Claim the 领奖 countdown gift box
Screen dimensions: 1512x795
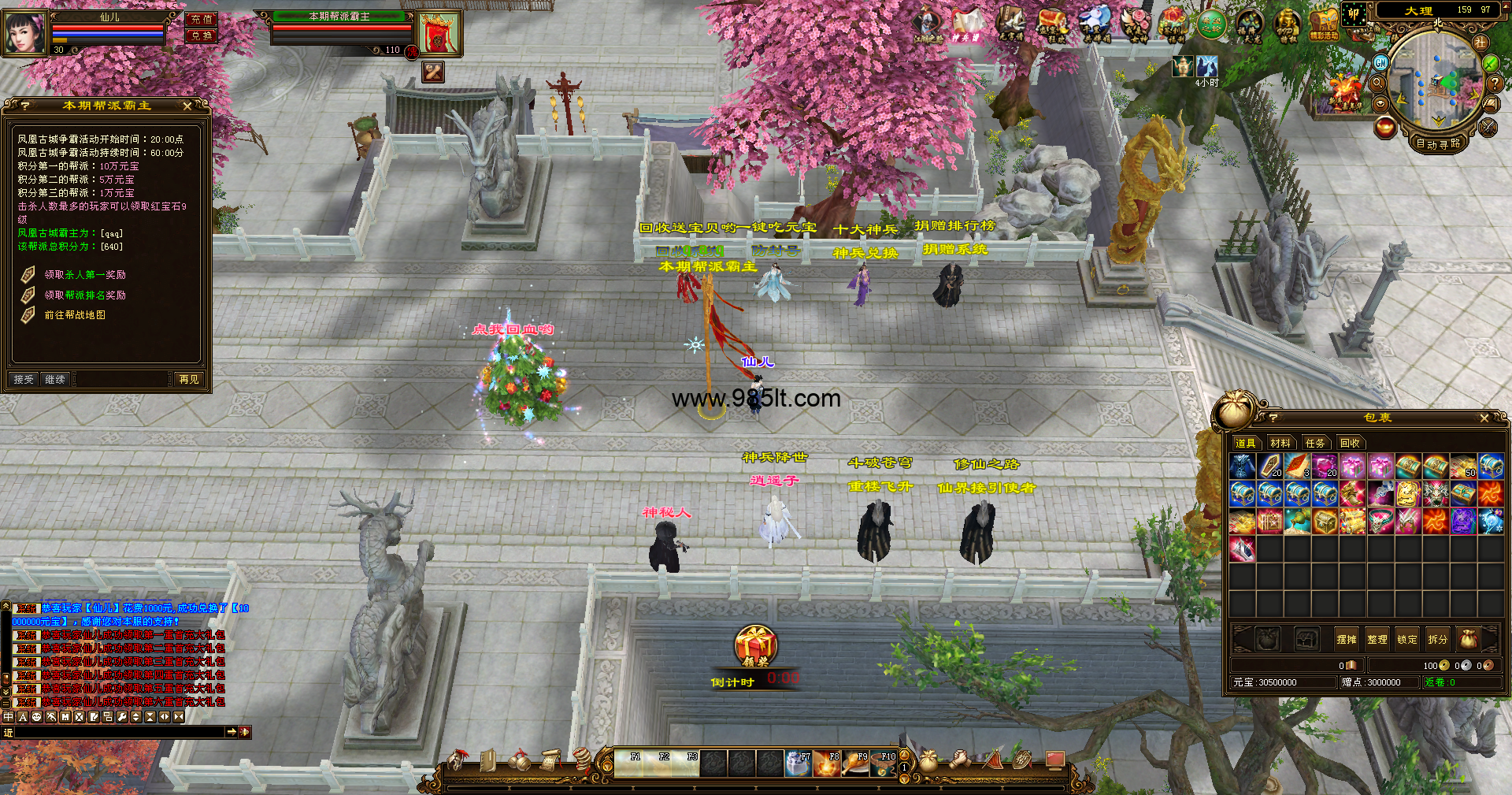pyautogui.click(x=755, y=646)
